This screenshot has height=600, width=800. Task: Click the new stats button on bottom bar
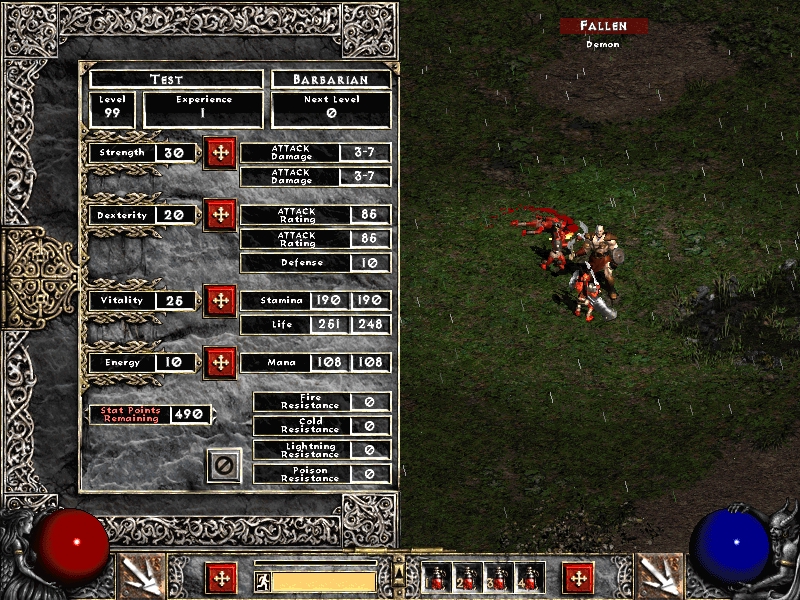click(x=221, y=578)
